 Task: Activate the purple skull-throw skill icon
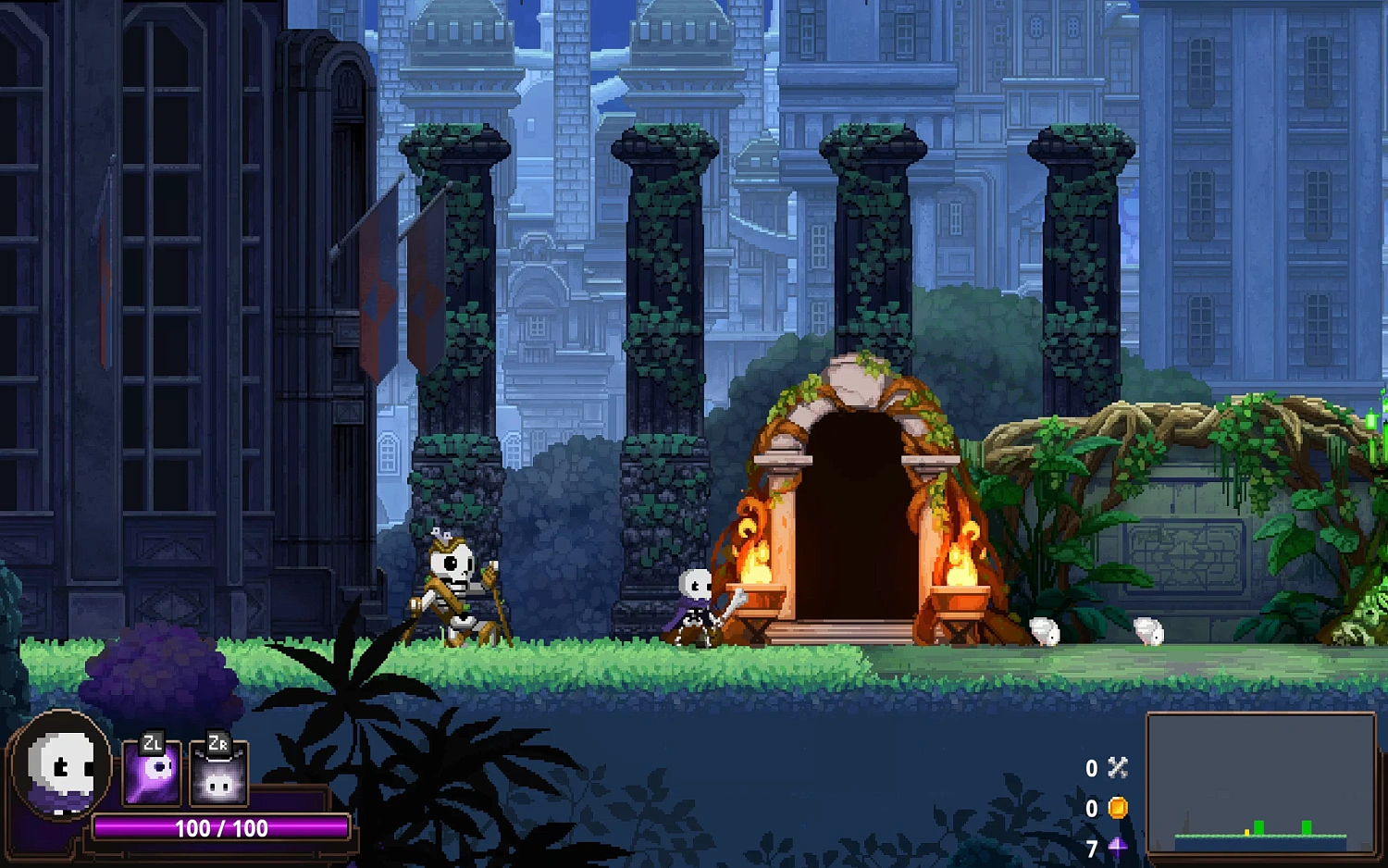(x=152, y=773)
